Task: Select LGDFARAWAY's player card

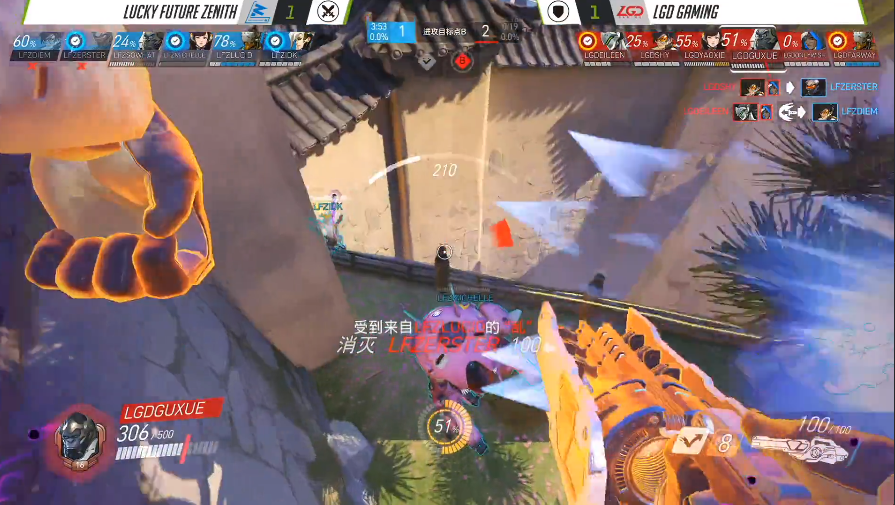Action: [853, 45]
